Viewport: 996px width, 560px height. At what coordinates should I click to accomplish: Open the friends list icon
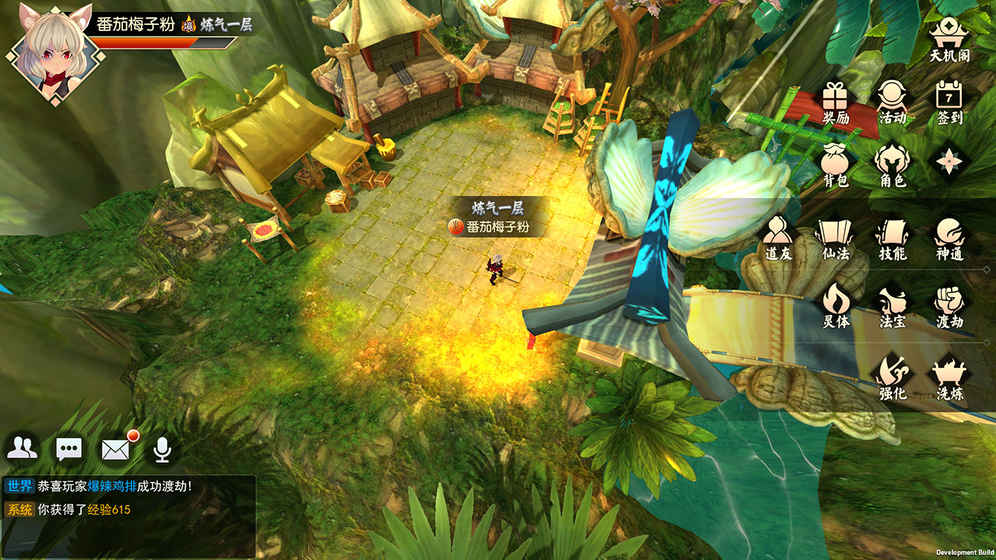pyautogui.click(x=22, y=449)
